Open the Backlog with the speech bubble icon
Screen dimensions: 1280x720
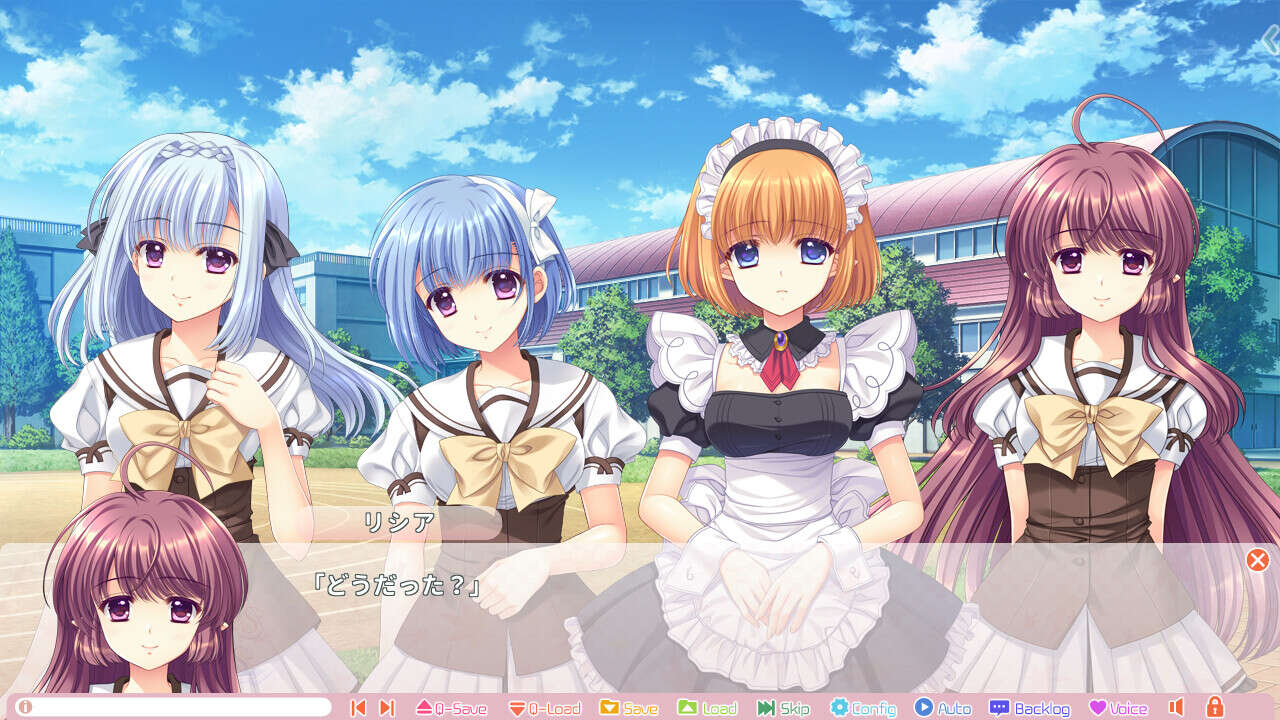[1002, 707]
